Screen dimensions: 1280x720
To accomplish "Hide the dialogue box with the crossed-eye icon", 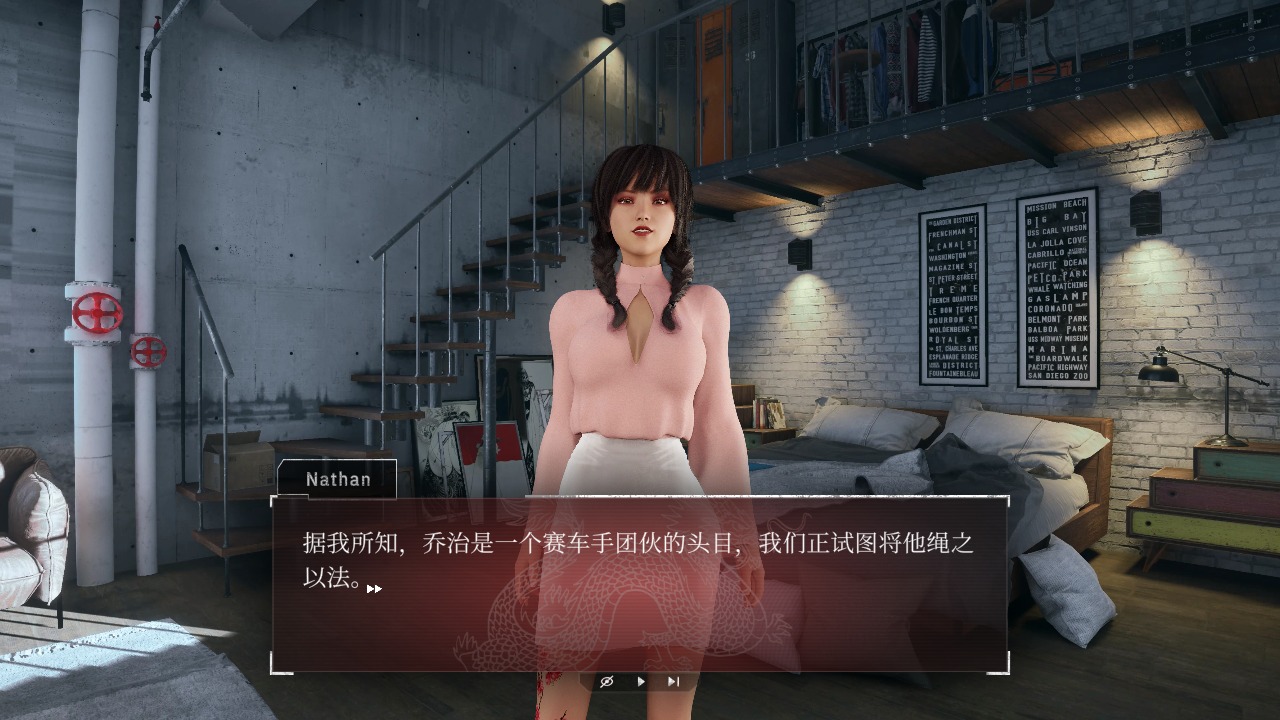I will [x=607, y=681].
